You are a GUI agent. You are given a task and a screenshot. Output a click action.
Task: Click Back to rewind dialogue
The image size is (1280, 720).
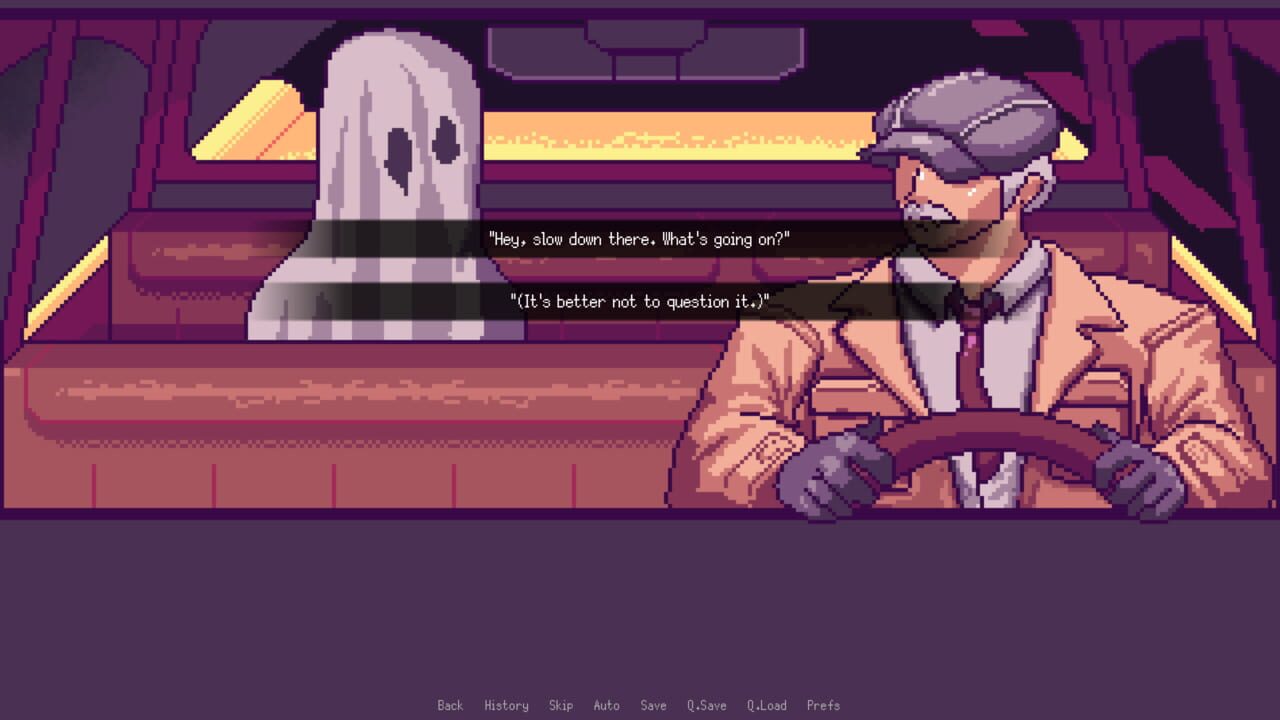(450, 705)
